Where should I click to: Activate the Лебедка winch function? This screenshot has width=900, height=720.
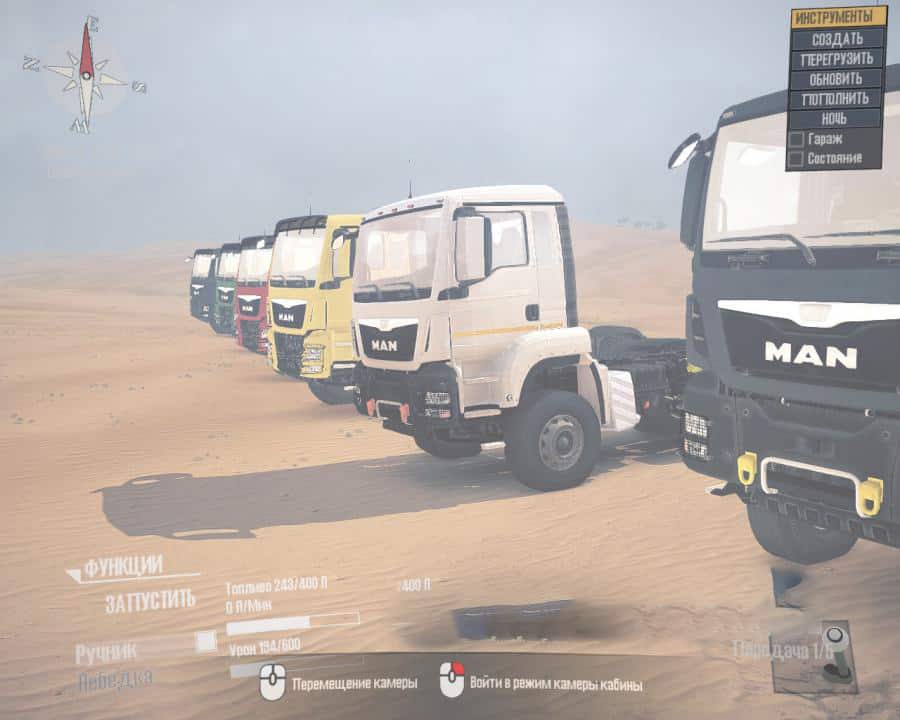pyautogui.click(x=115, y=680)
